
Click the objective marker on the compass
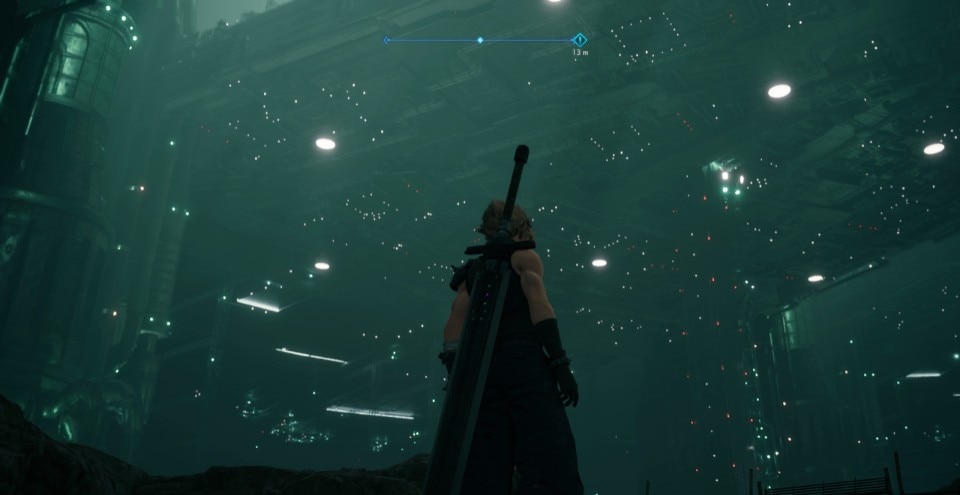(x=579, y=40)
